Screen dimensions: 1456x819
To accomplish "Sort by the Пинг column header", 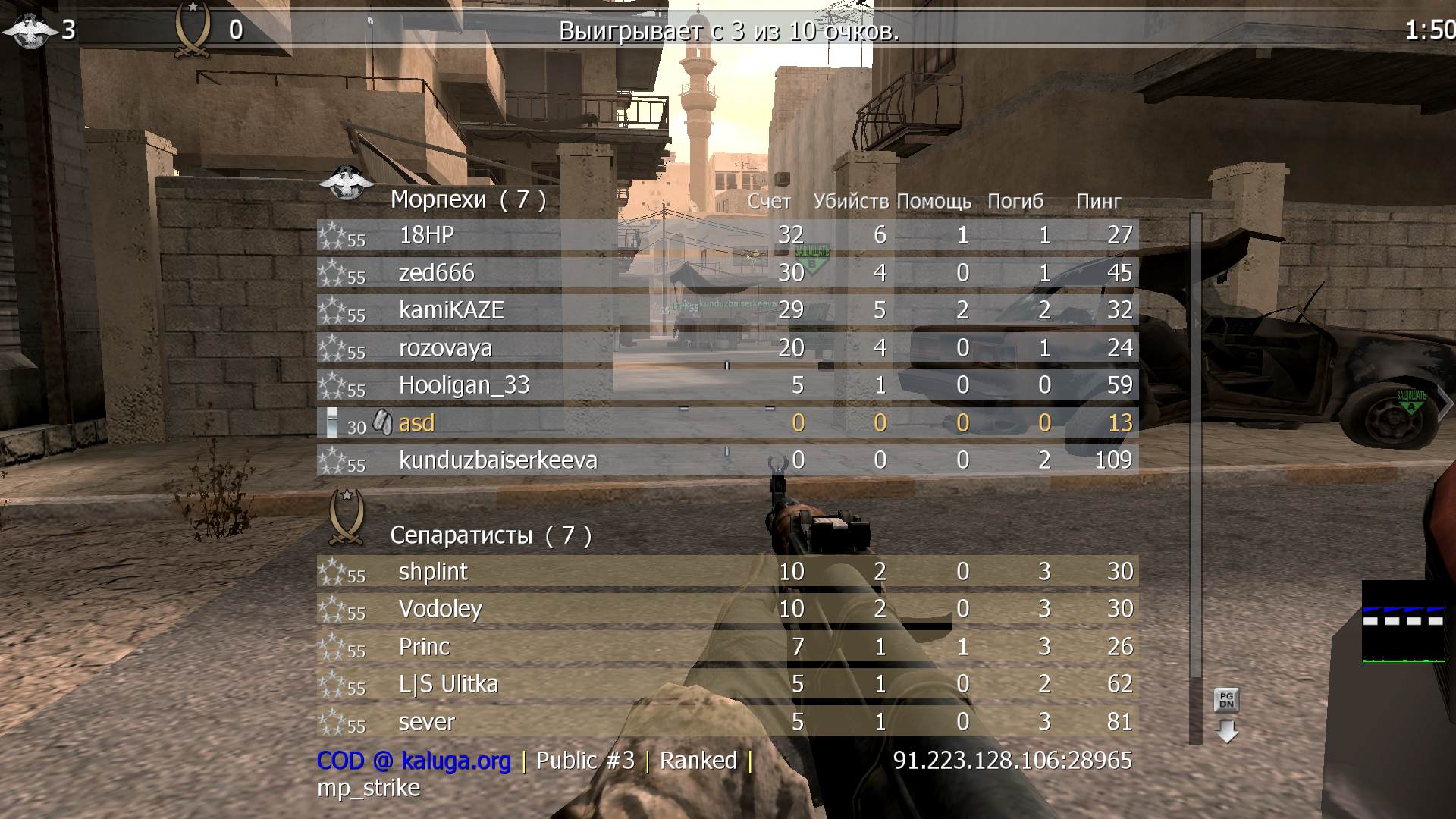I will [1099, 201].
